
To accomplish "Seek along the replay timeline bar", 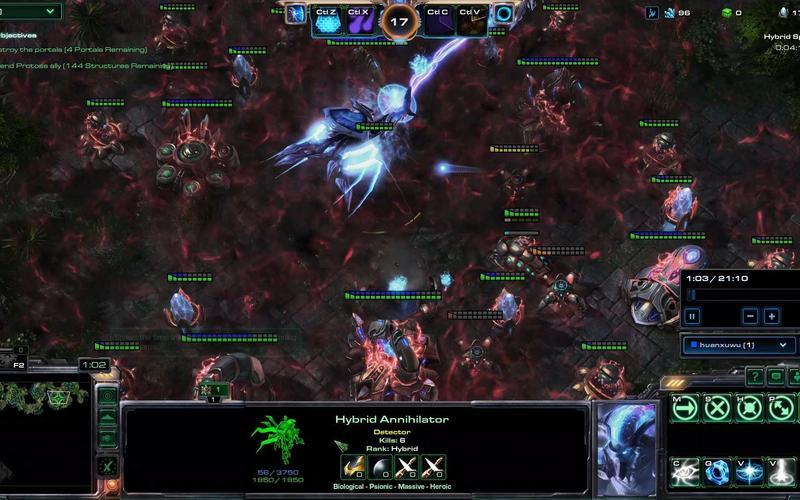I will pyautogui.click(x=740, y=294).
